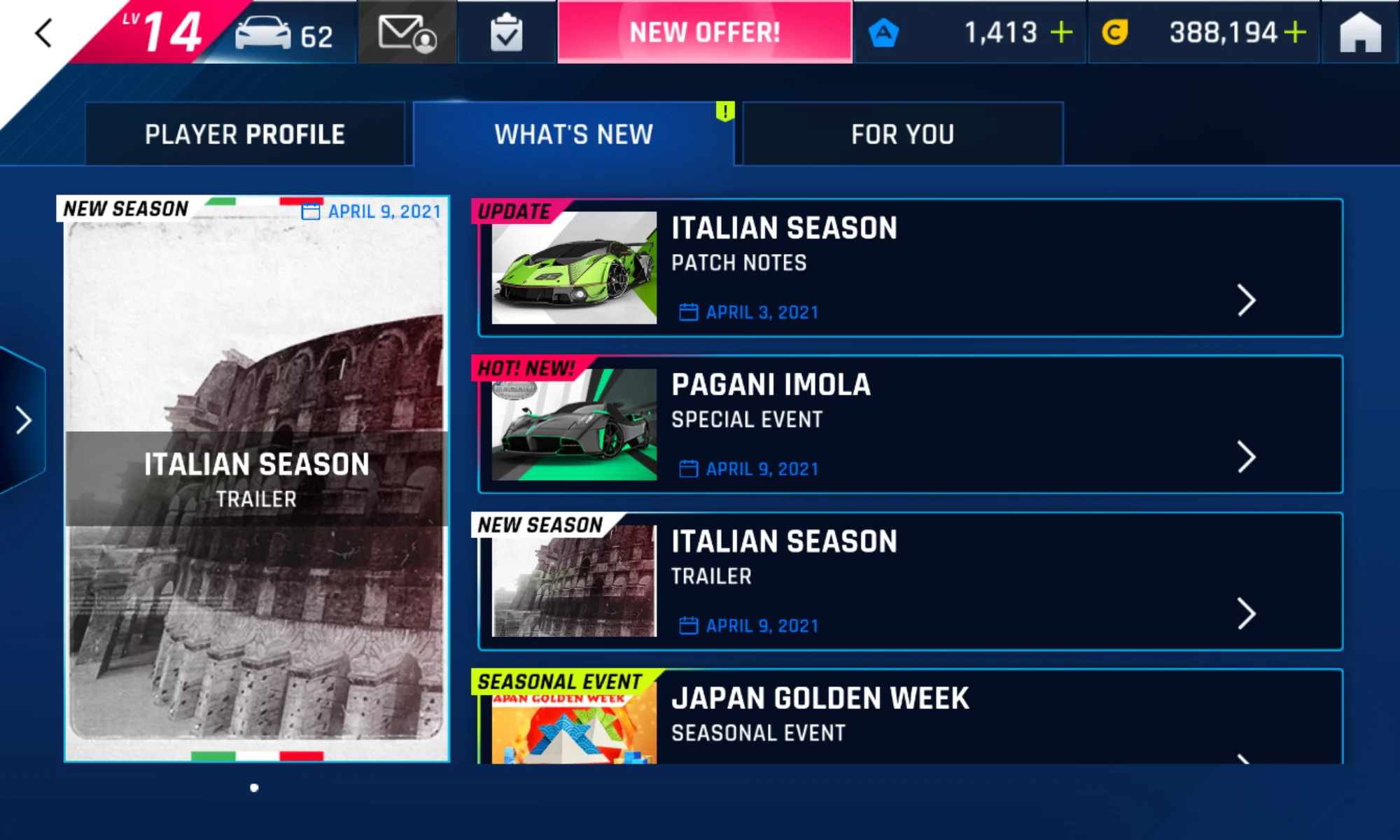
Task: Open the daily tasks clipboard icon
Action: [x=506, y=34]
